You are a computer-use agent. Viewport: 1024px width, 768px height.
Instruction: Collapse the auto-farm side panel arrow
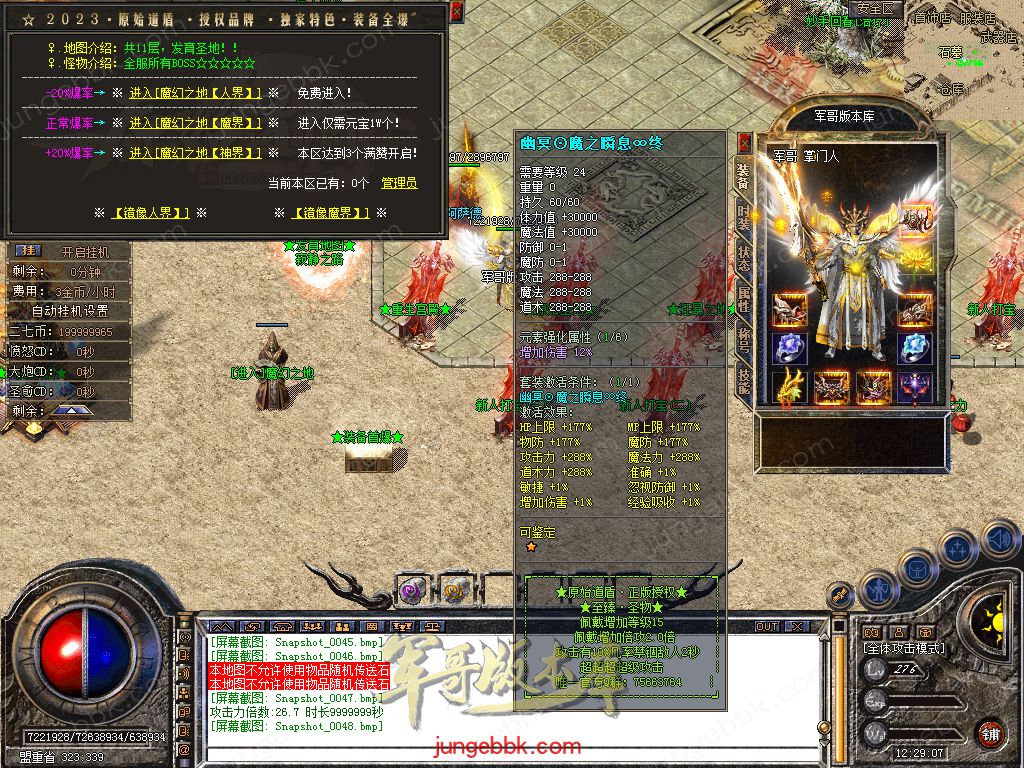pyautogui.click(x=70, y=410)
